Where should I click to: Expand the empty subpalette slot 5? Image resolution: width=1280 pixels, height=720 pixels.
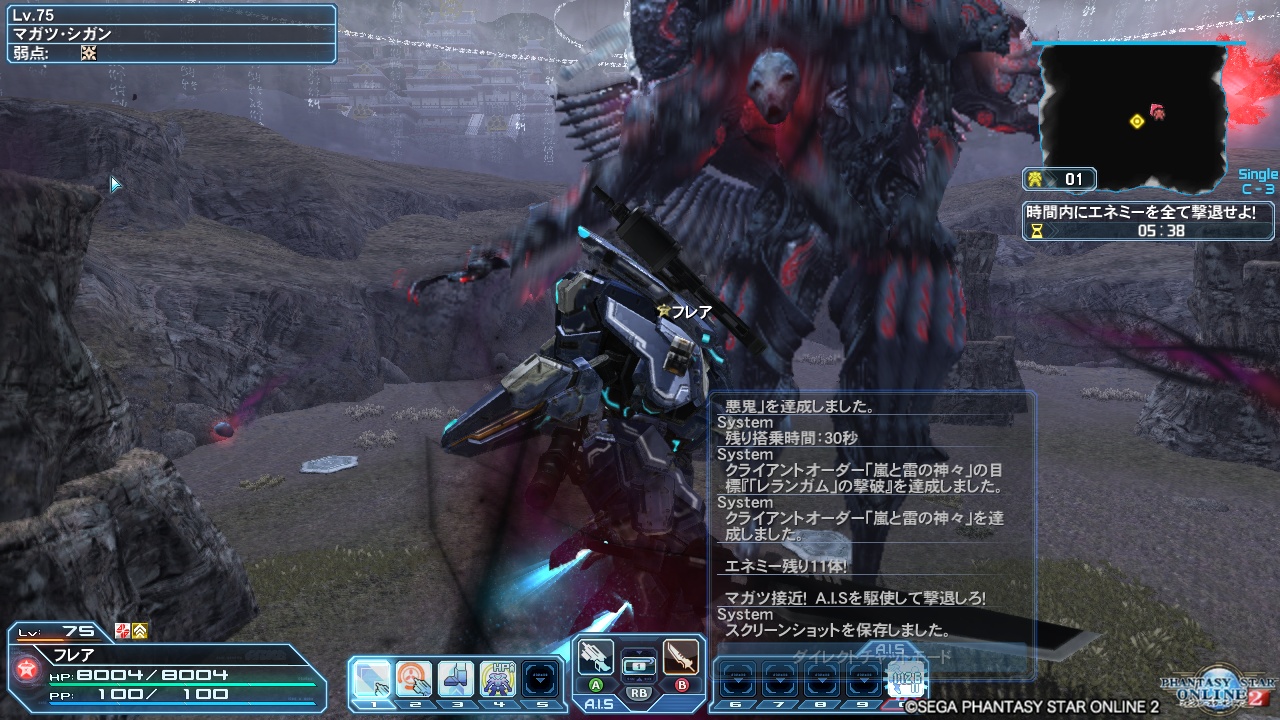[x=540, y=679]
